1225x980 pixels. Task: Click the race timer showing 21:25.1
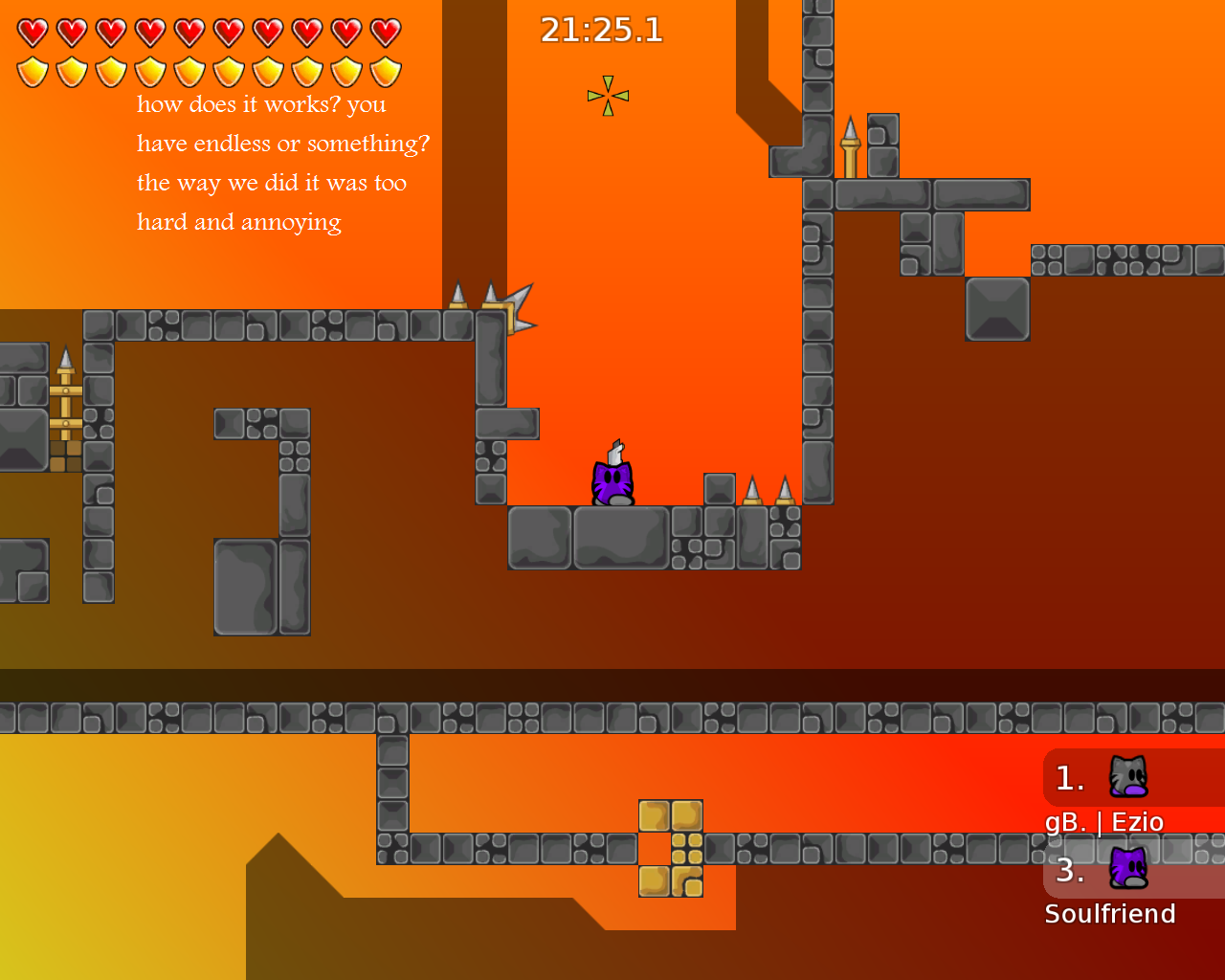(x=601, y=30)
